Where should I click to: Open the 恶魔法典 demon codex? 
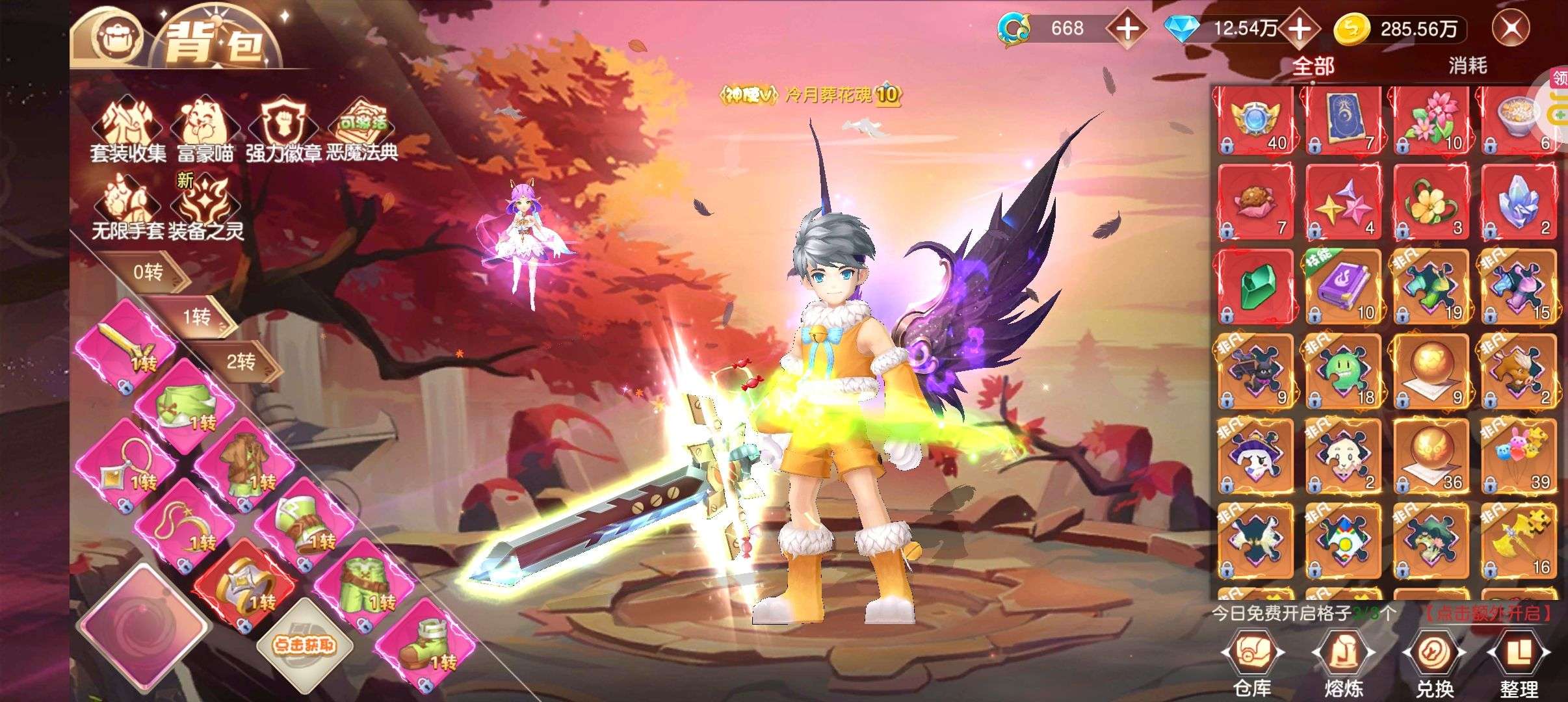pyautogui.click(x=362, y=130)
